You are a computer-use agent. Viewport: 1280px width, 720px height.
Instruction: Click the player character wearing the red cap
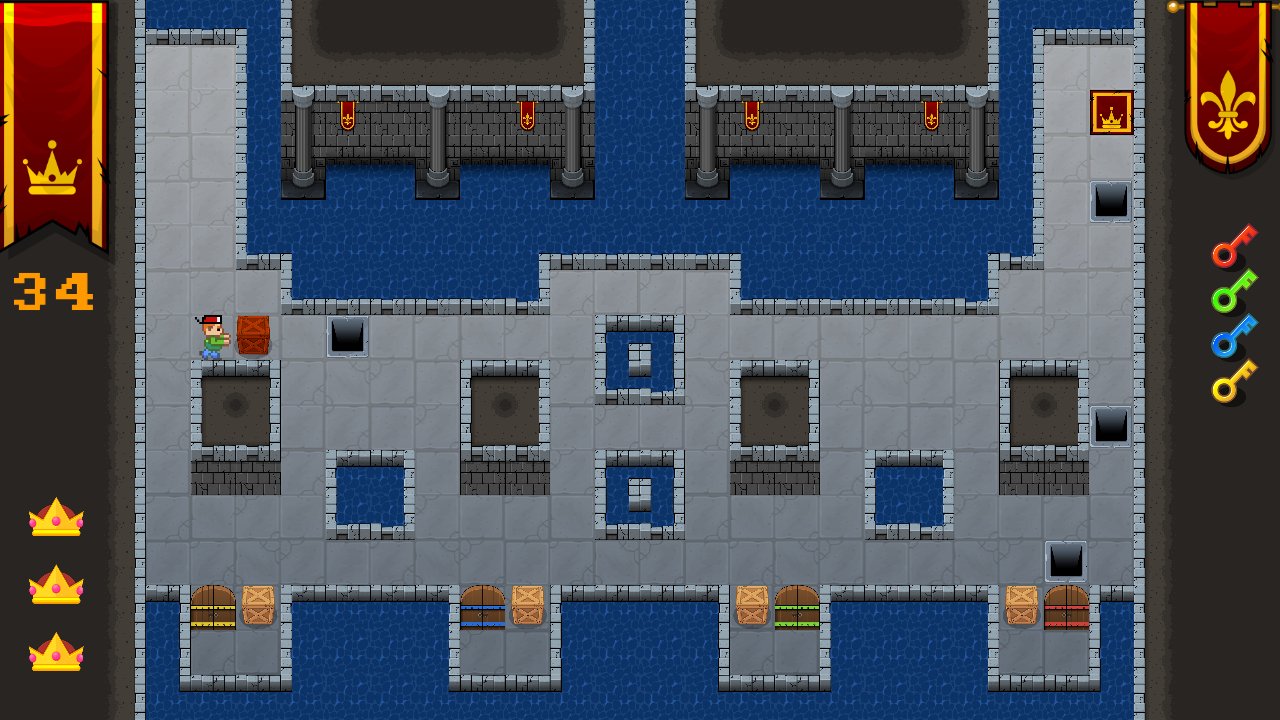click(x=210, y=335)
